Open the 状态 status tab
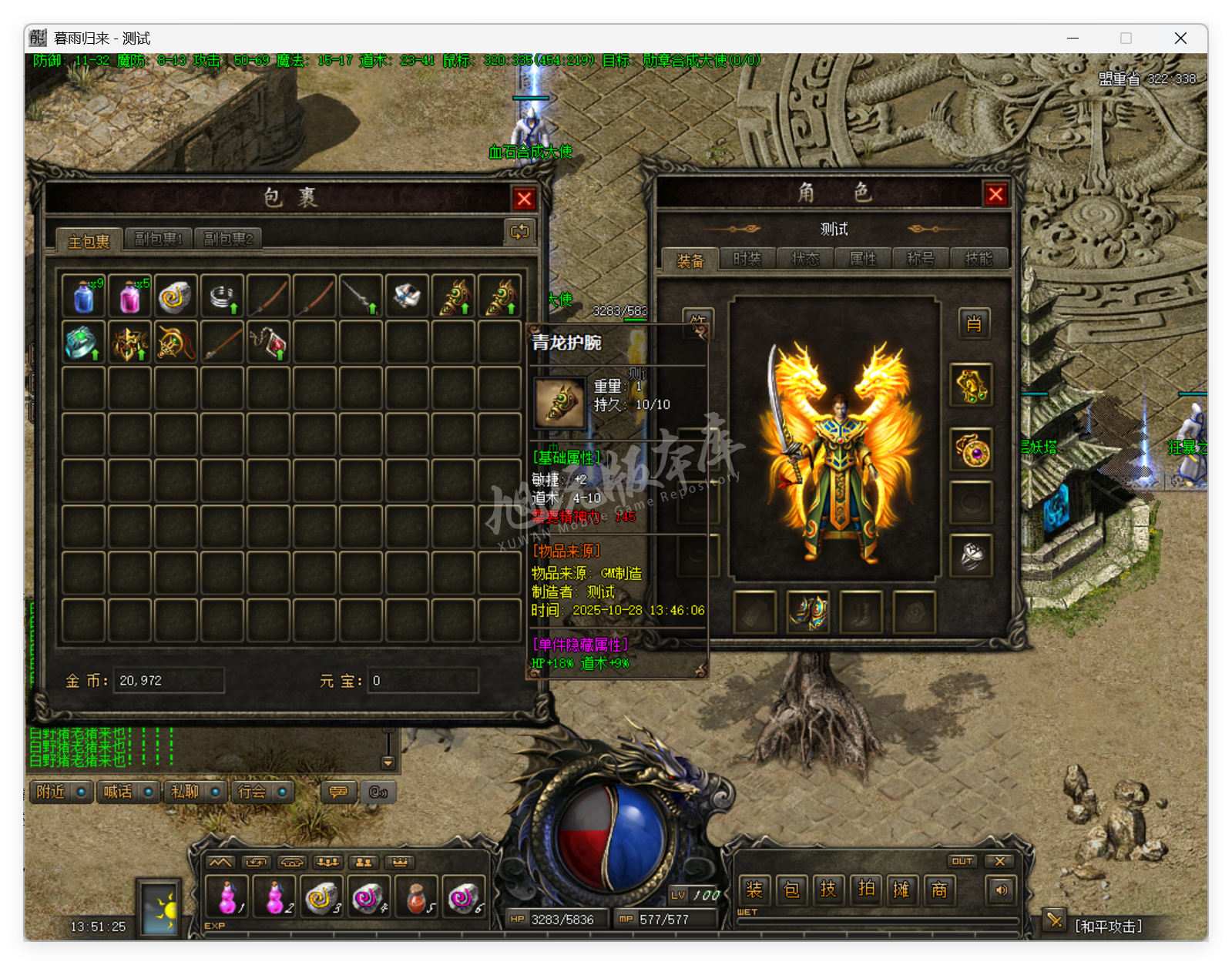 point(805,260)
